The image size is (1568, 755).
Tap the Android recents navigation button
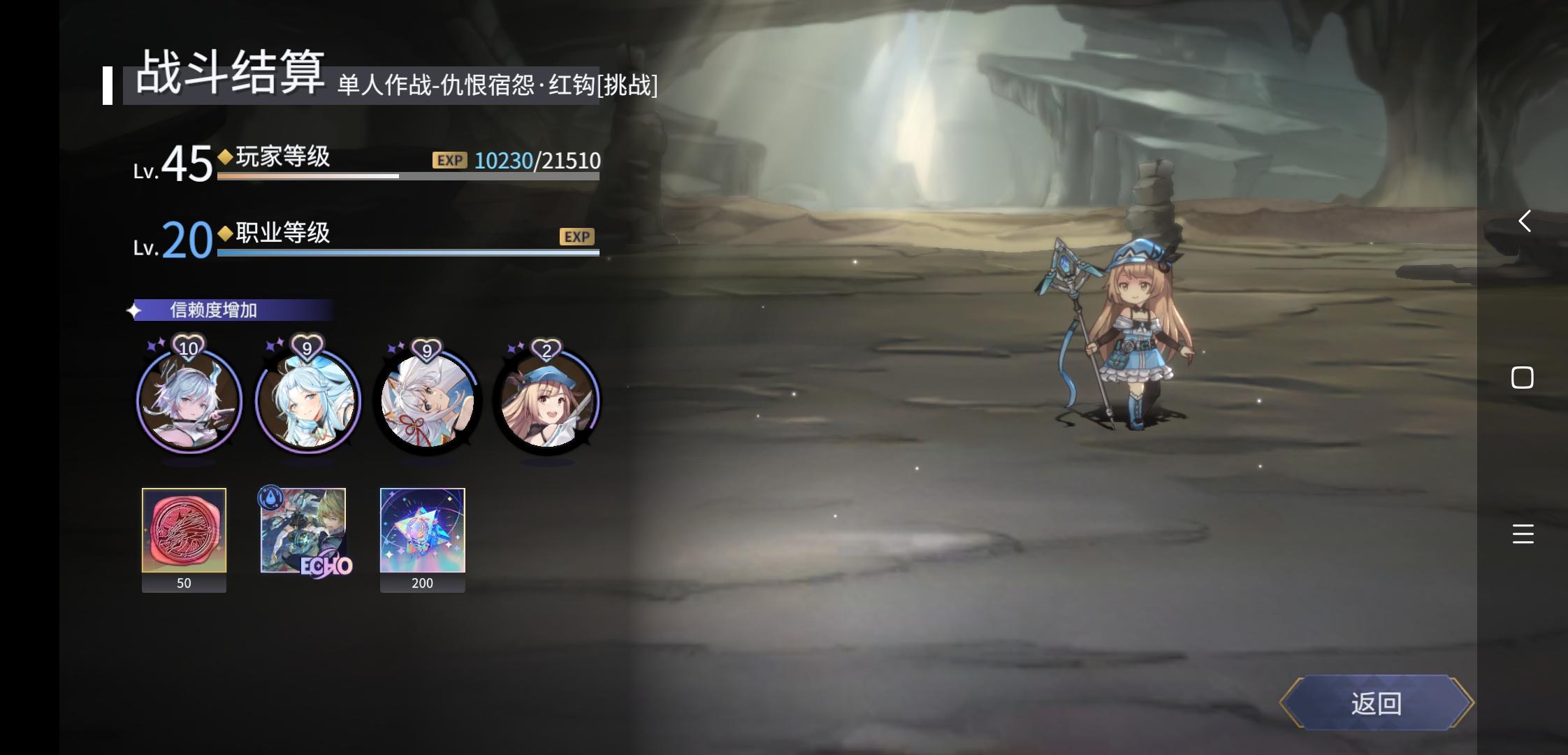pyautogui.click(x=1522, y=377)
